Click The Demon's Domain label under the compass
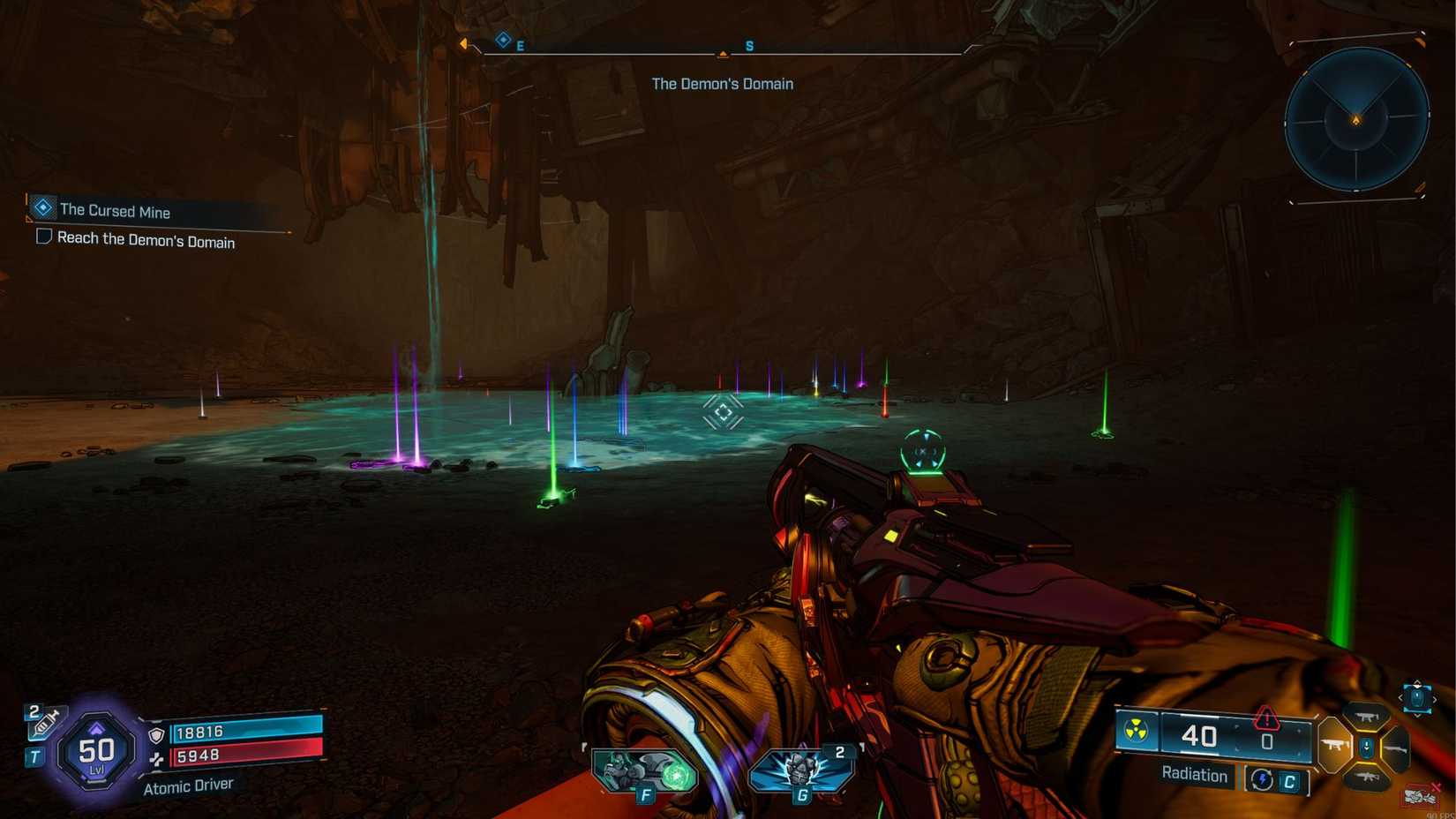Image resolution: width=1456 pixels, height=819 pixels. point(722,83)
